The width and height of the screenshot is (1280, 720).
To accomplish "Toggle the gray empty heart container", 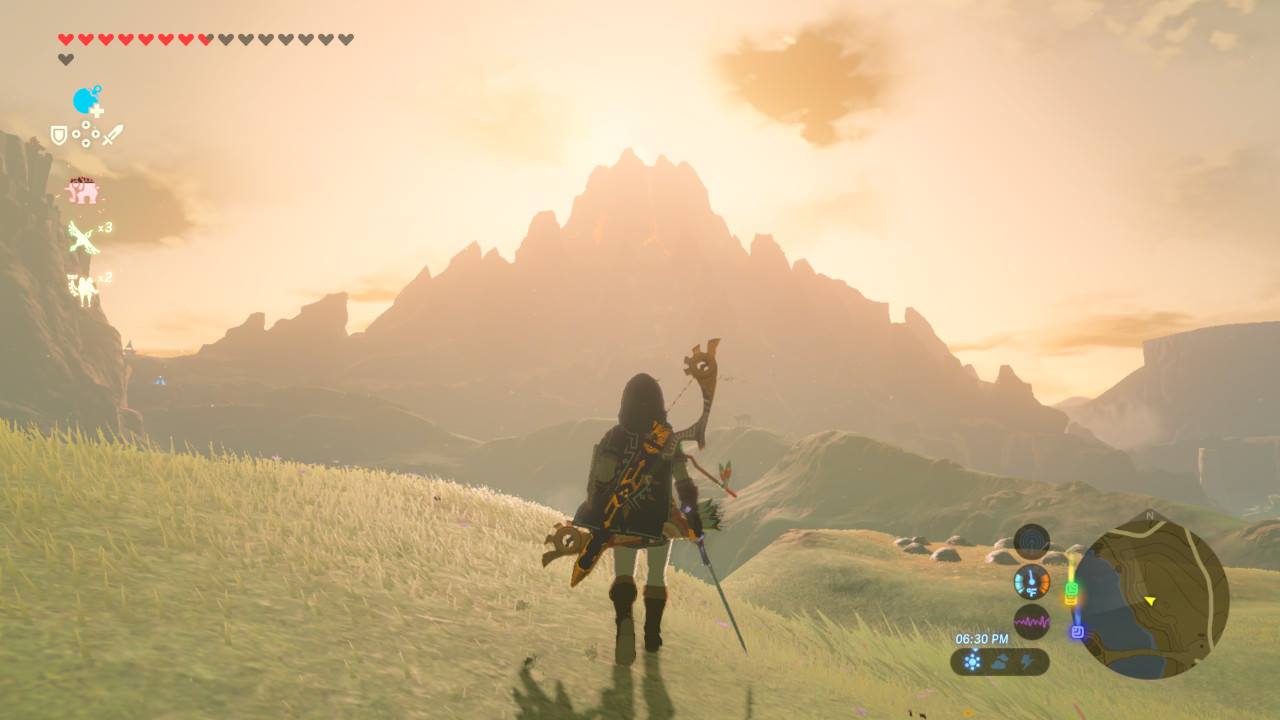I will click(64, 58).
